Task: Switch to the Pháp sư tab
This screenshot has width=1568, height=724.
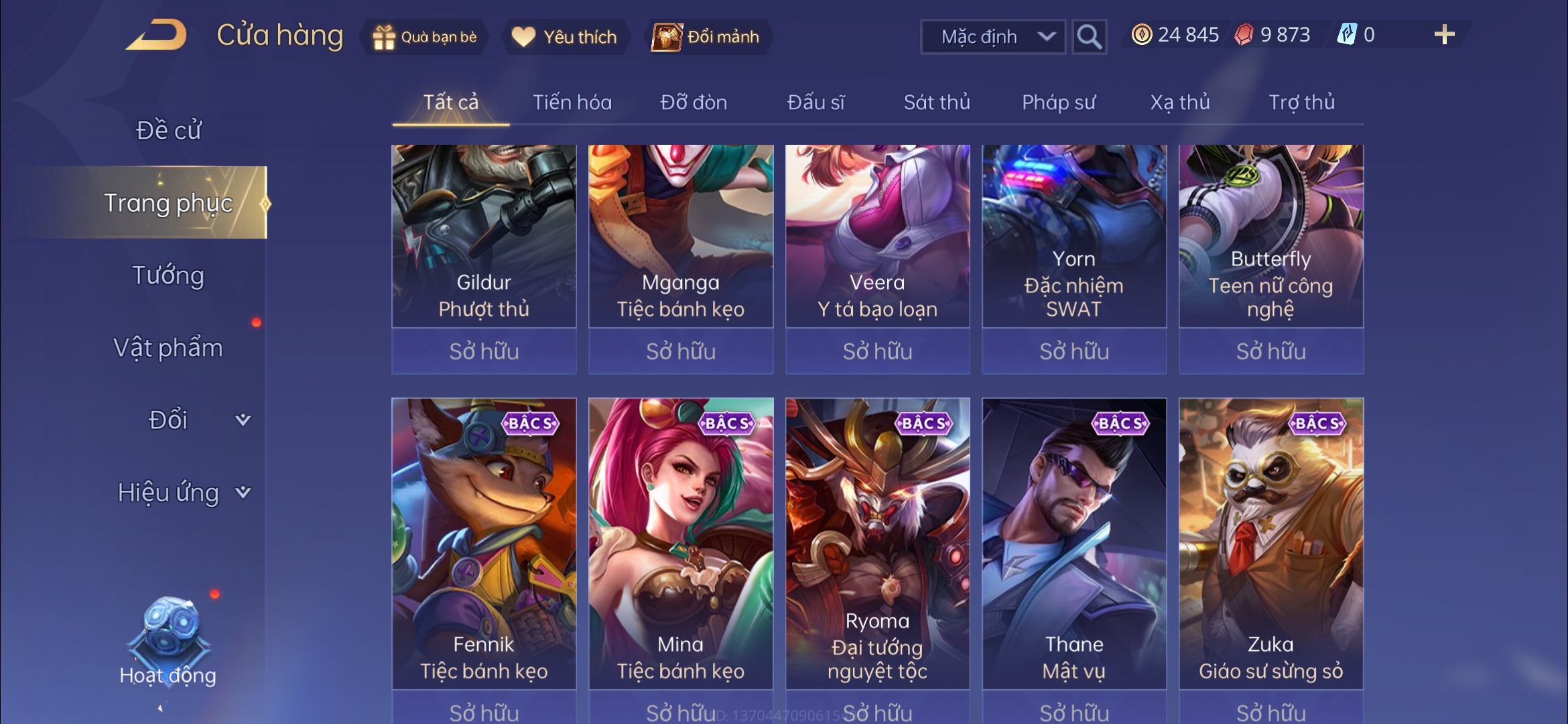Action: (x=1059, y=102)
